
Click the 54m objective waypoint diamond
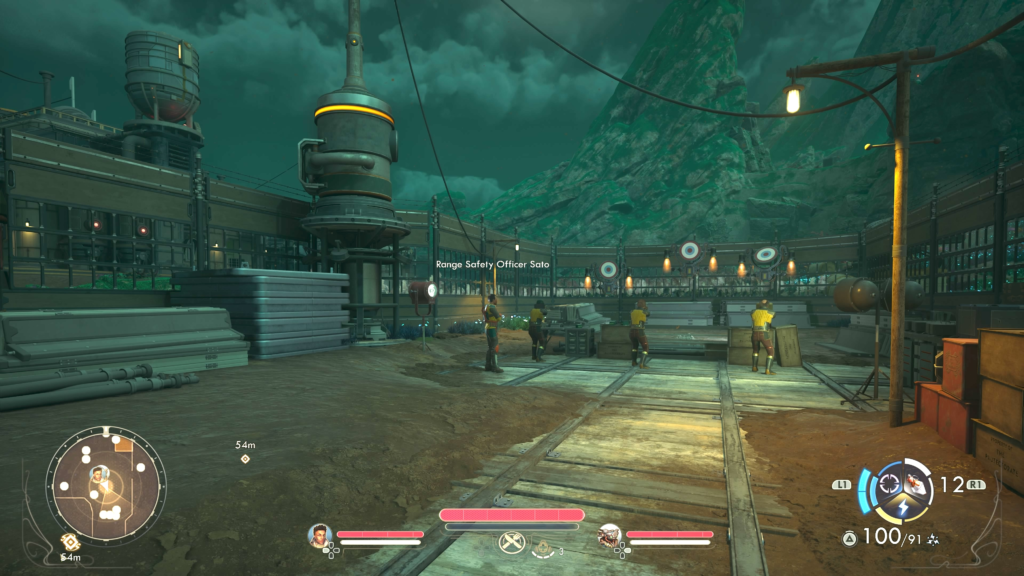[x=245, y=459]
